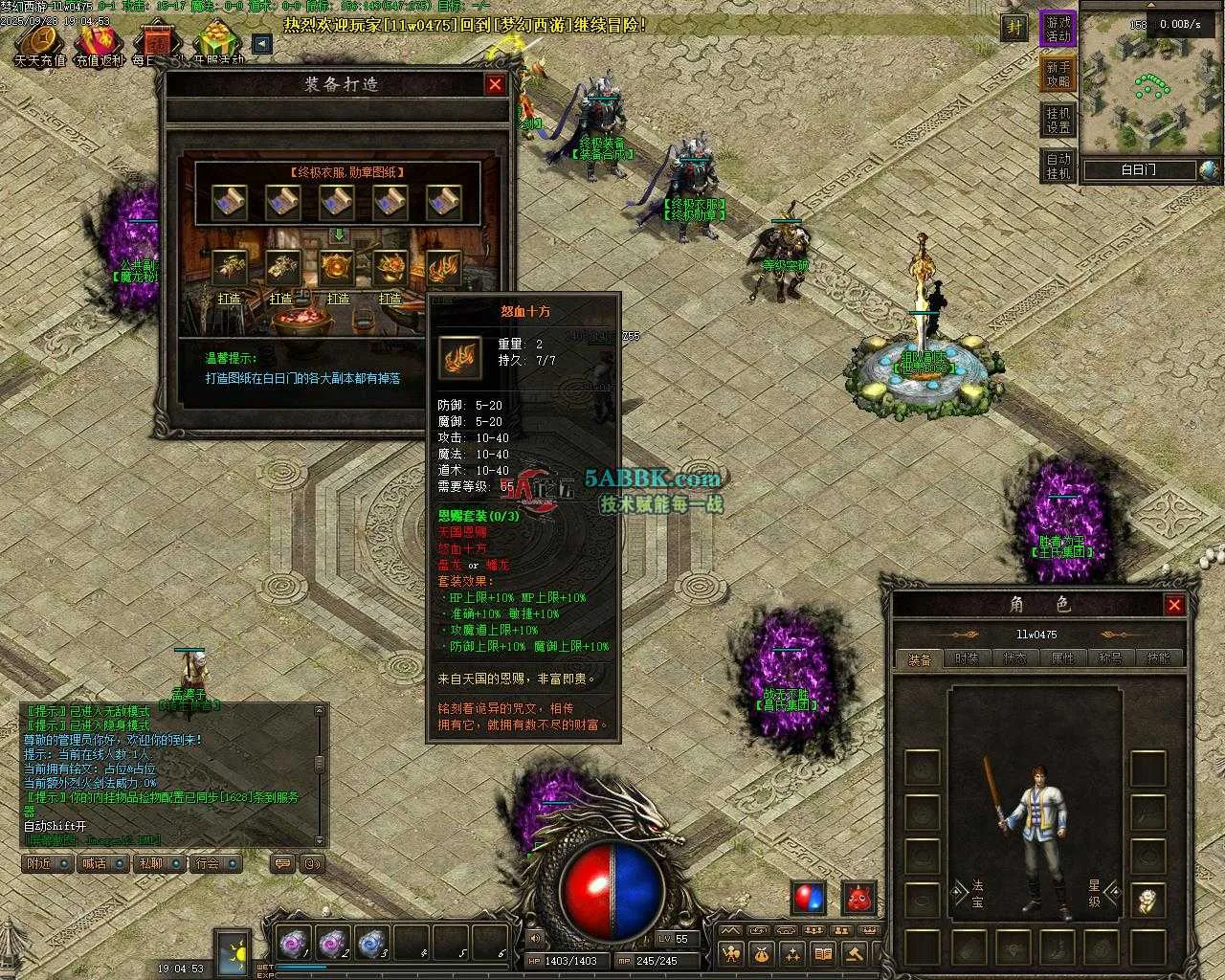Toggle the 自动挂机 auto-battle button
Image resolution: width=1225 pixels, height=980 pixels.
(1058, 166)
